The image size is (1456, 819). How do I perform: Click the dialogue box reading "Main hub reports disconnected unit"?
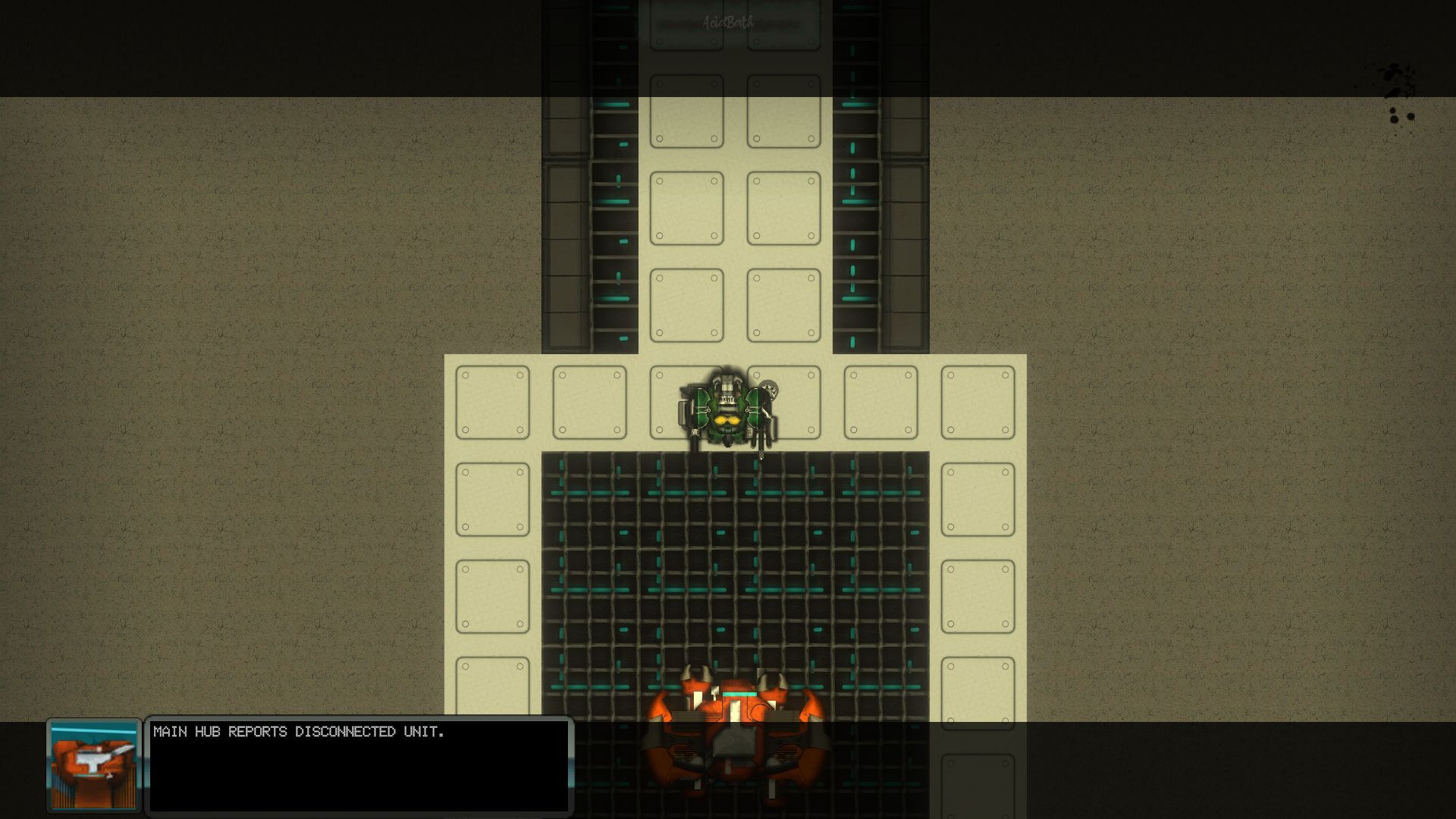(359, 765)
